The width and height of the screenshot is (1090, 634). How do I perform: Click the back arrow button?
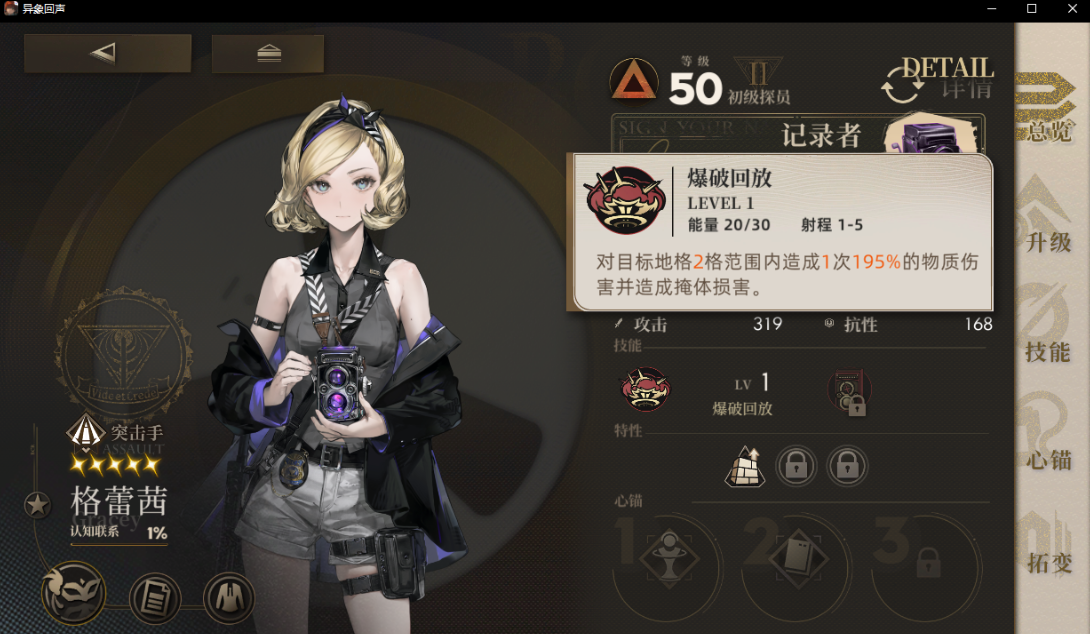pyautogui.click(x=107, y=53)
